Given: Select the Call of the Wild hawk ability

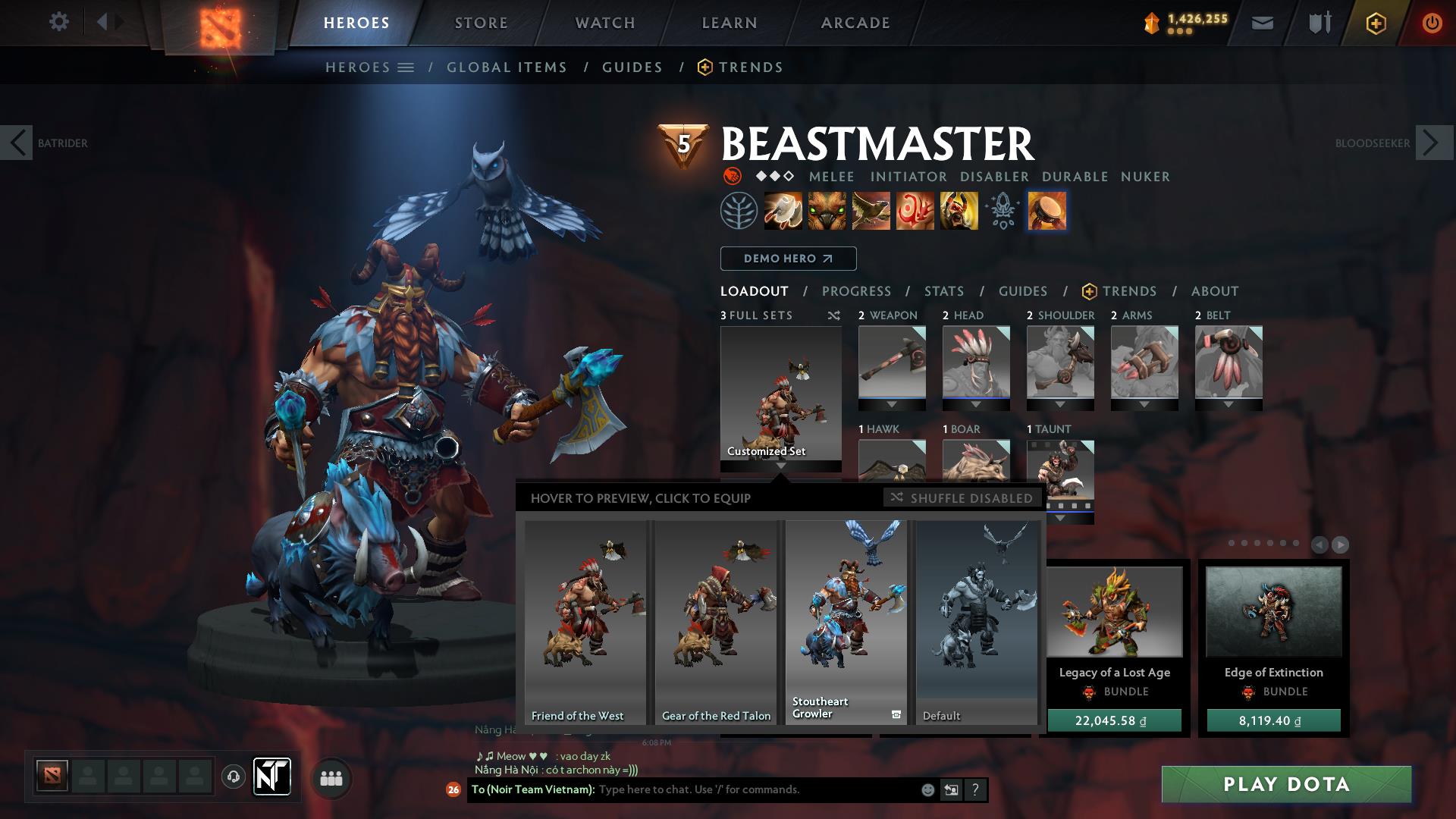Looking at the screenshot, I should 871,212.
